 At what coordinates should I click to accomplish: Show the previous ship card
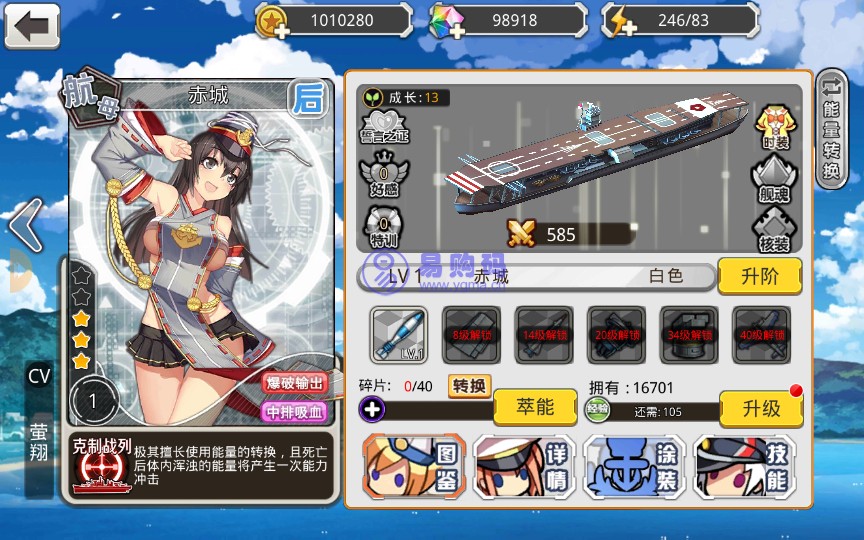pos(27,226)
